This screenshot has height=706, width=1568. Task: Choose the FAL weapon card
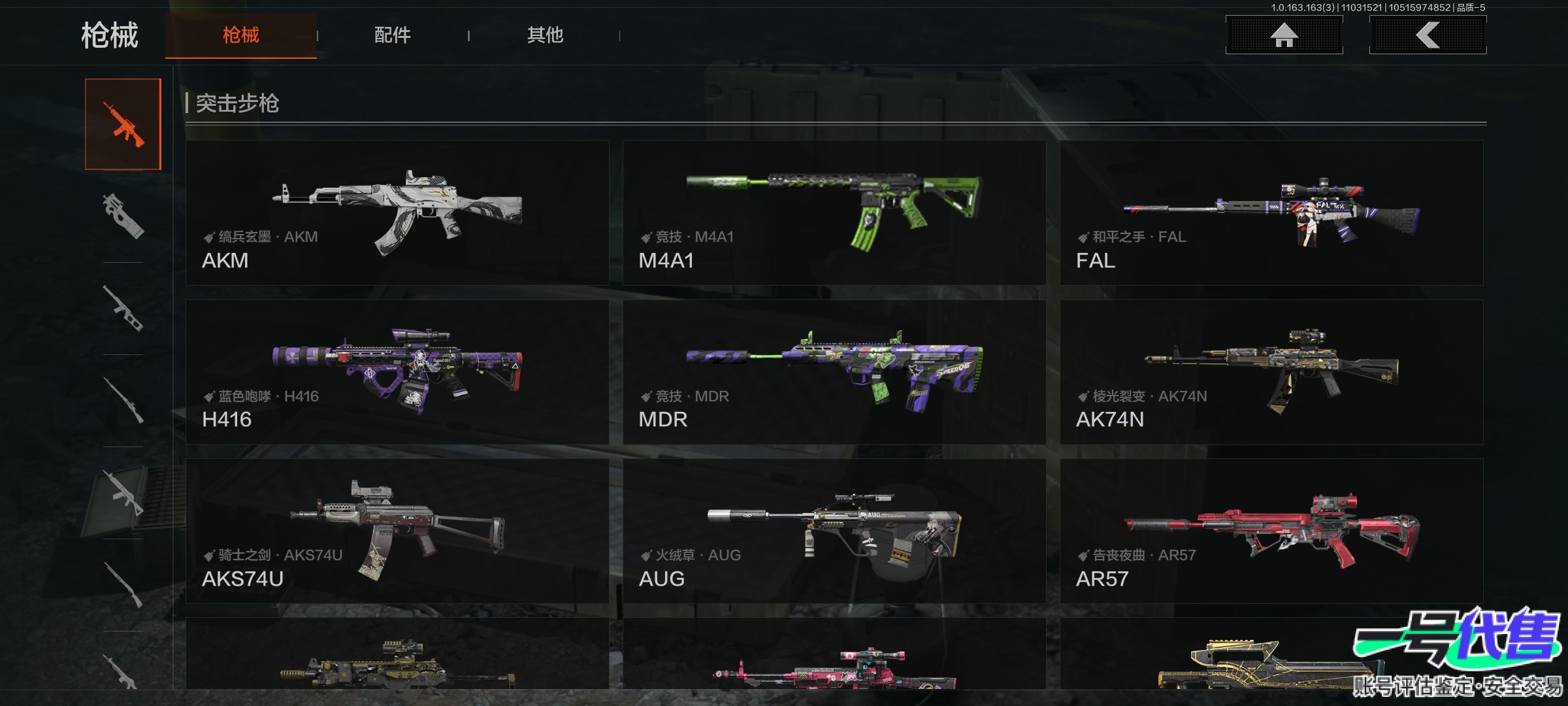pyautogui.click(x=1271, y=212)
